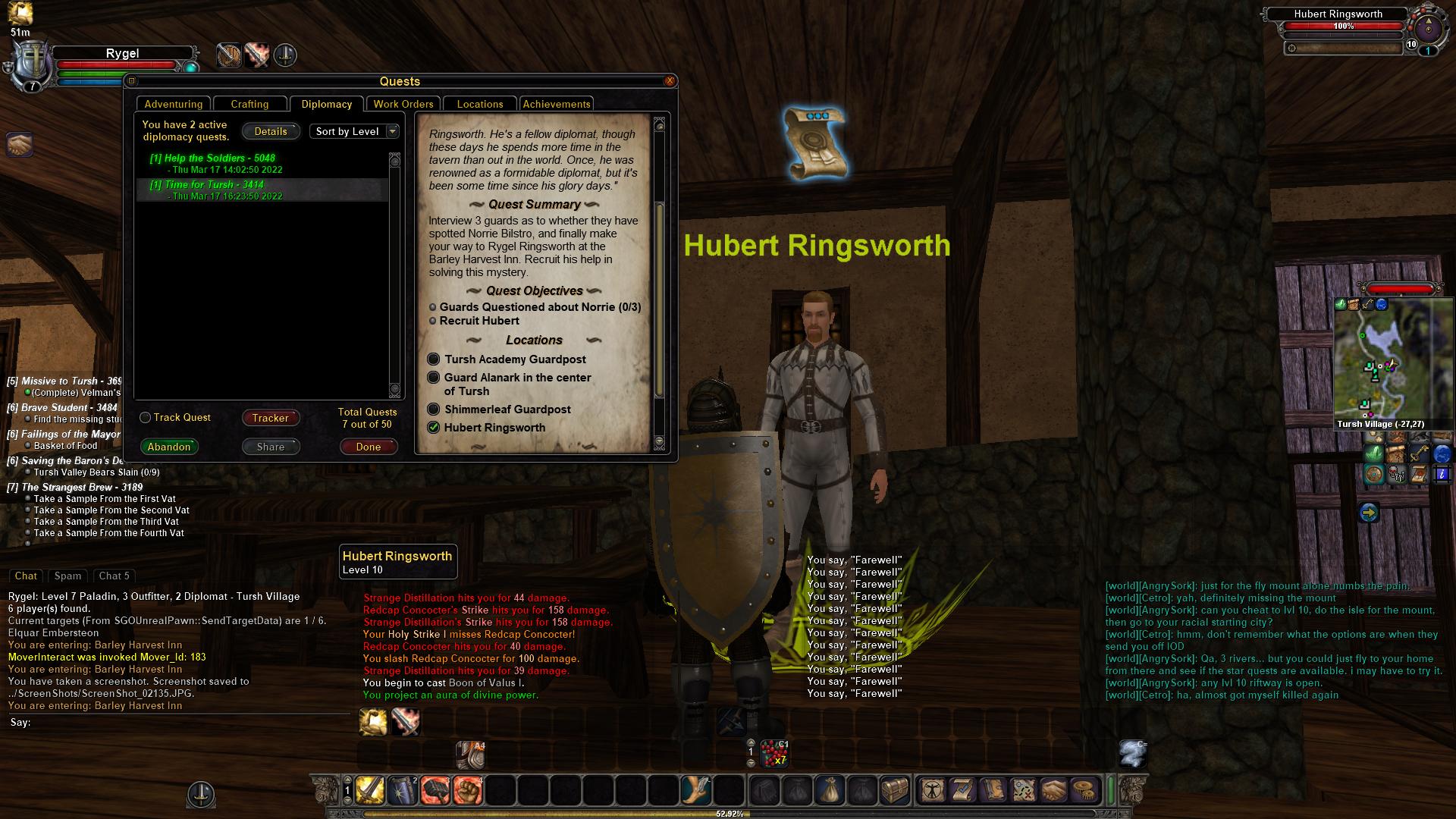Viewport: 1456px width, 819px height.
Task: Show the Achievements tab
Action: click(556, 104)
